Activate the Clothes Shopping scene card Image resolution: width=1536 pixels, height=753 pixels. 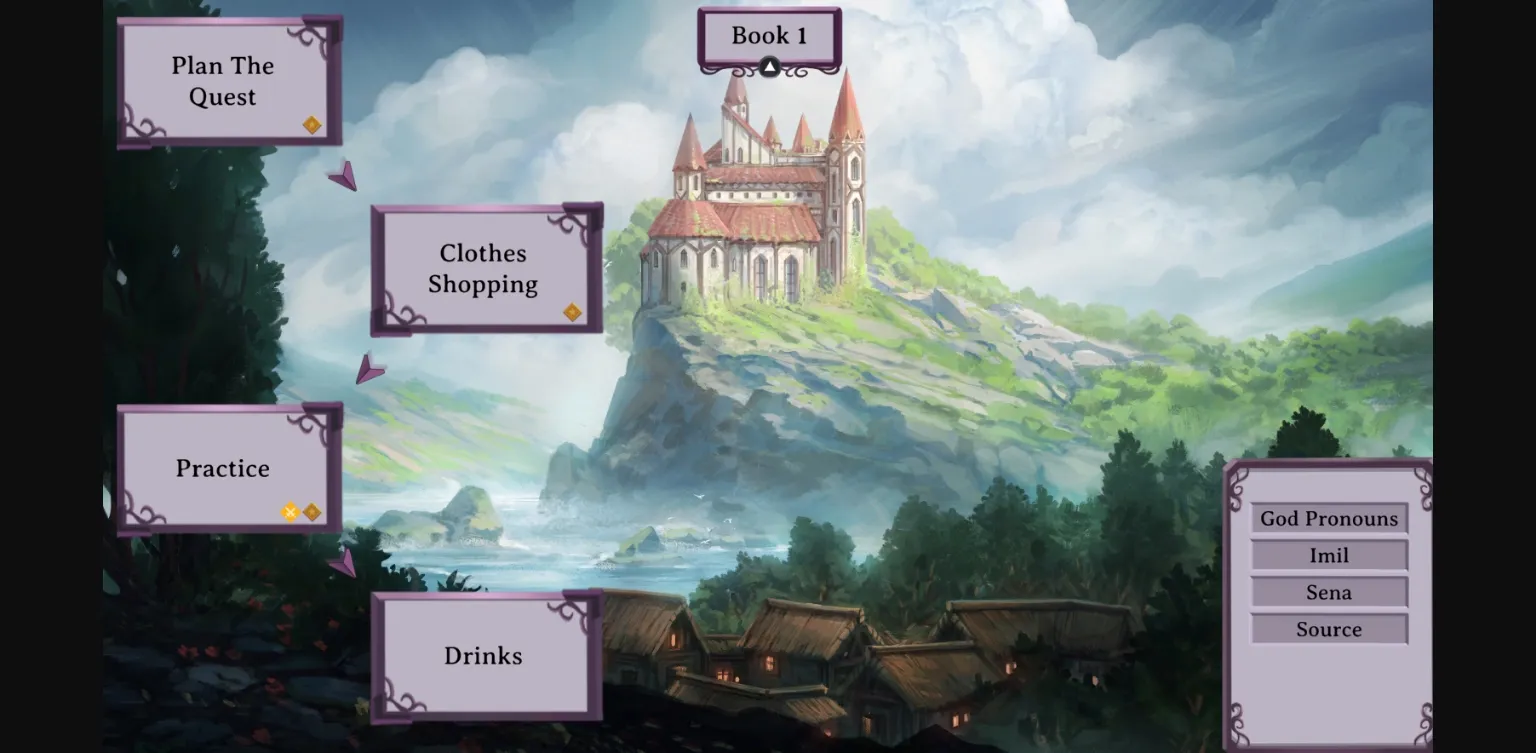click(x=483, y=269)
